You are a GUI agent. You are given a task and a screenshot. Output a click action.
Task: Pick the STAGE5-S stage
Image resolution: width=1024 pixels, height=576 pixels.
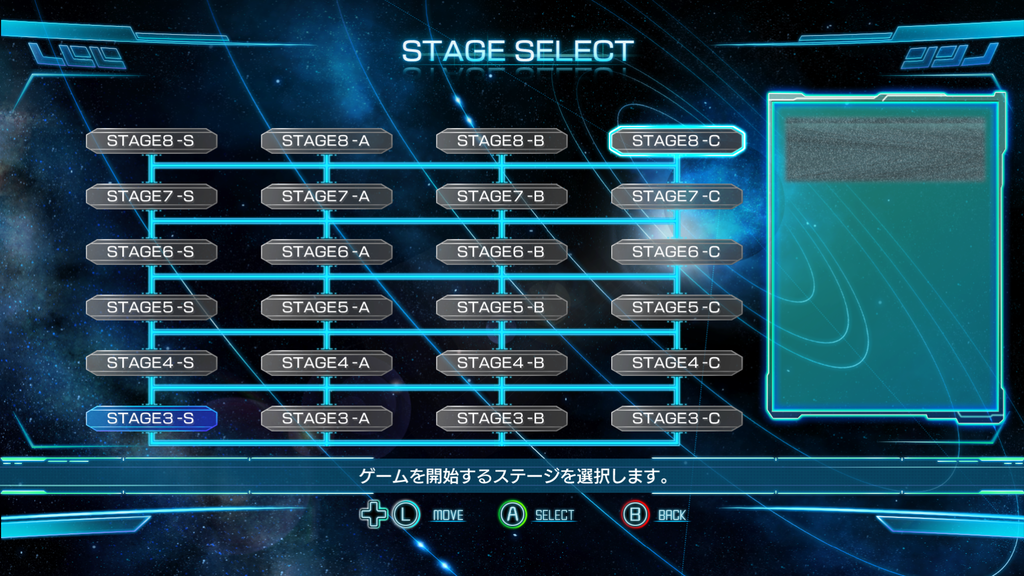pos(151,307)
